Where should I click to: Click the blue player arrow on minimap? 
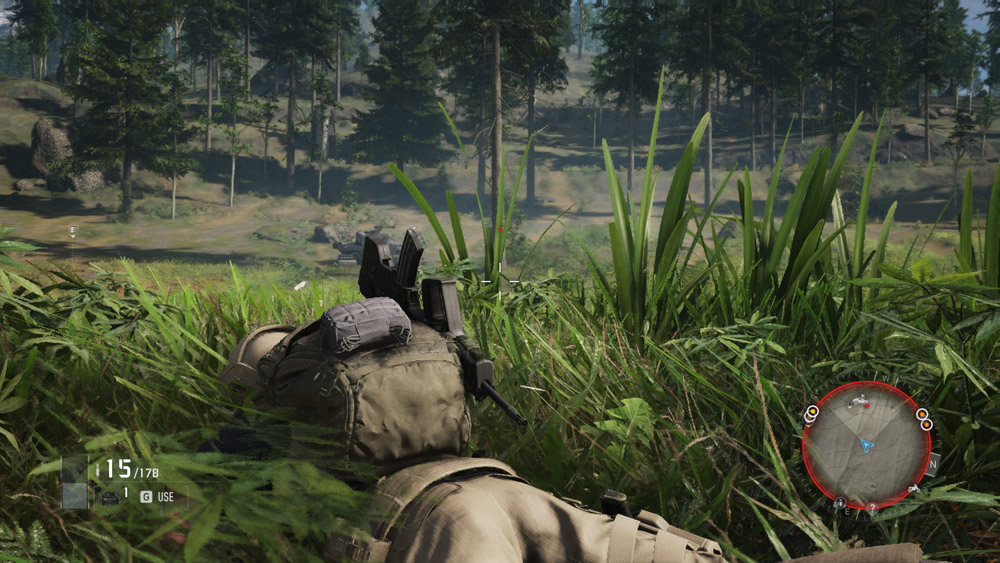[867, 444]
